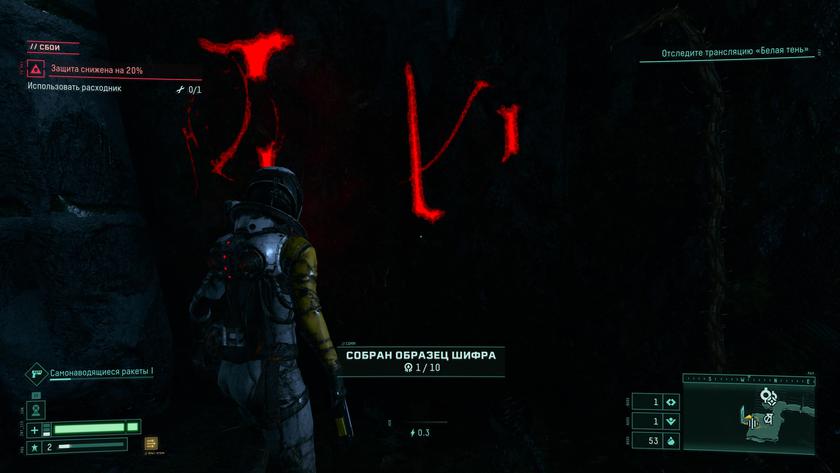The width and height of the screenshot is (840, 473).
Task: Click the yellow door marker on the minimap
Action: pyautogui.click(x=752, y=423)
